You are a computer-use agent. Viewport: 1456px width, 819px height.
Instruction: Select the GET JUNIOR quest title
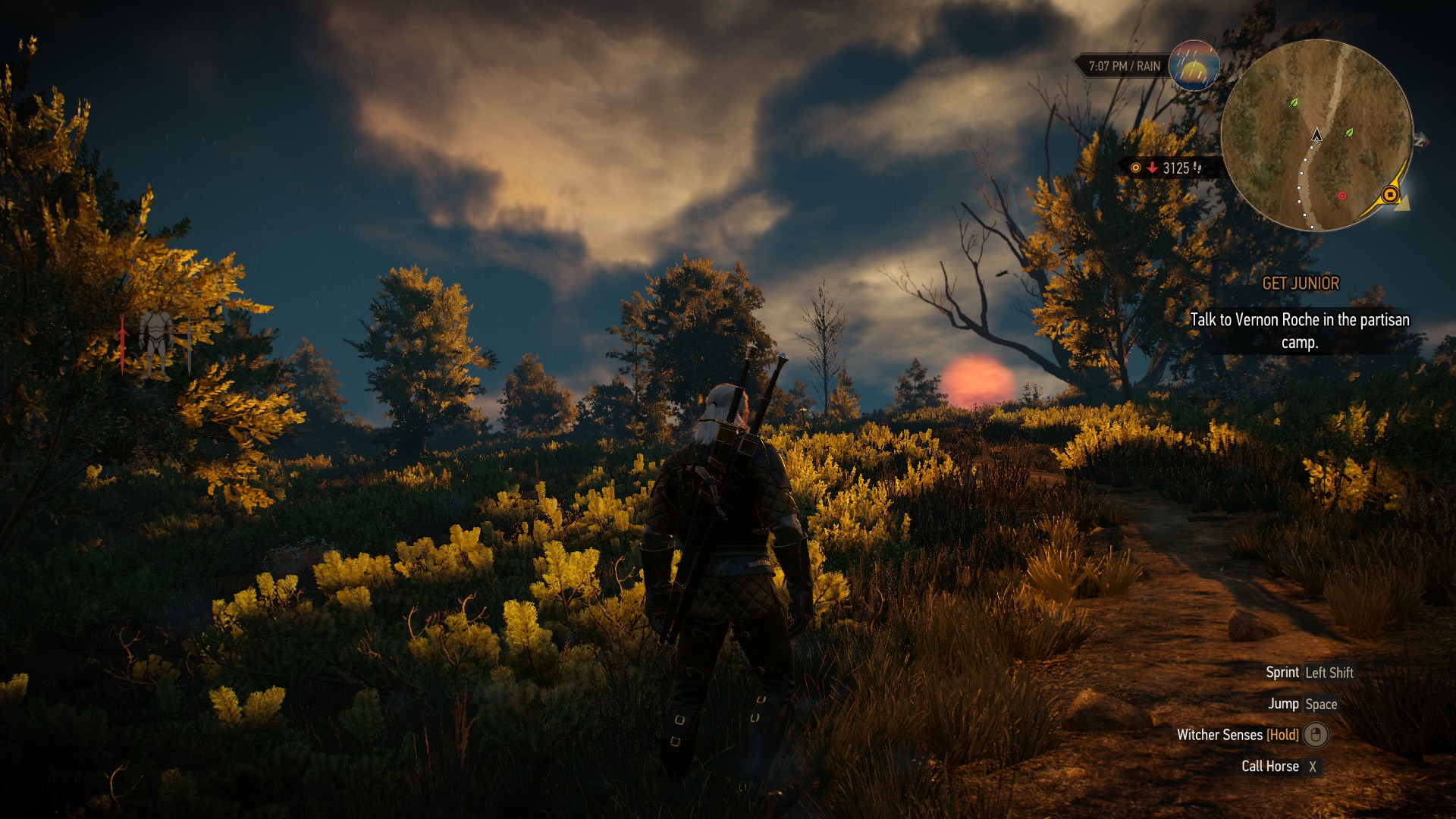coord(1301,284)
